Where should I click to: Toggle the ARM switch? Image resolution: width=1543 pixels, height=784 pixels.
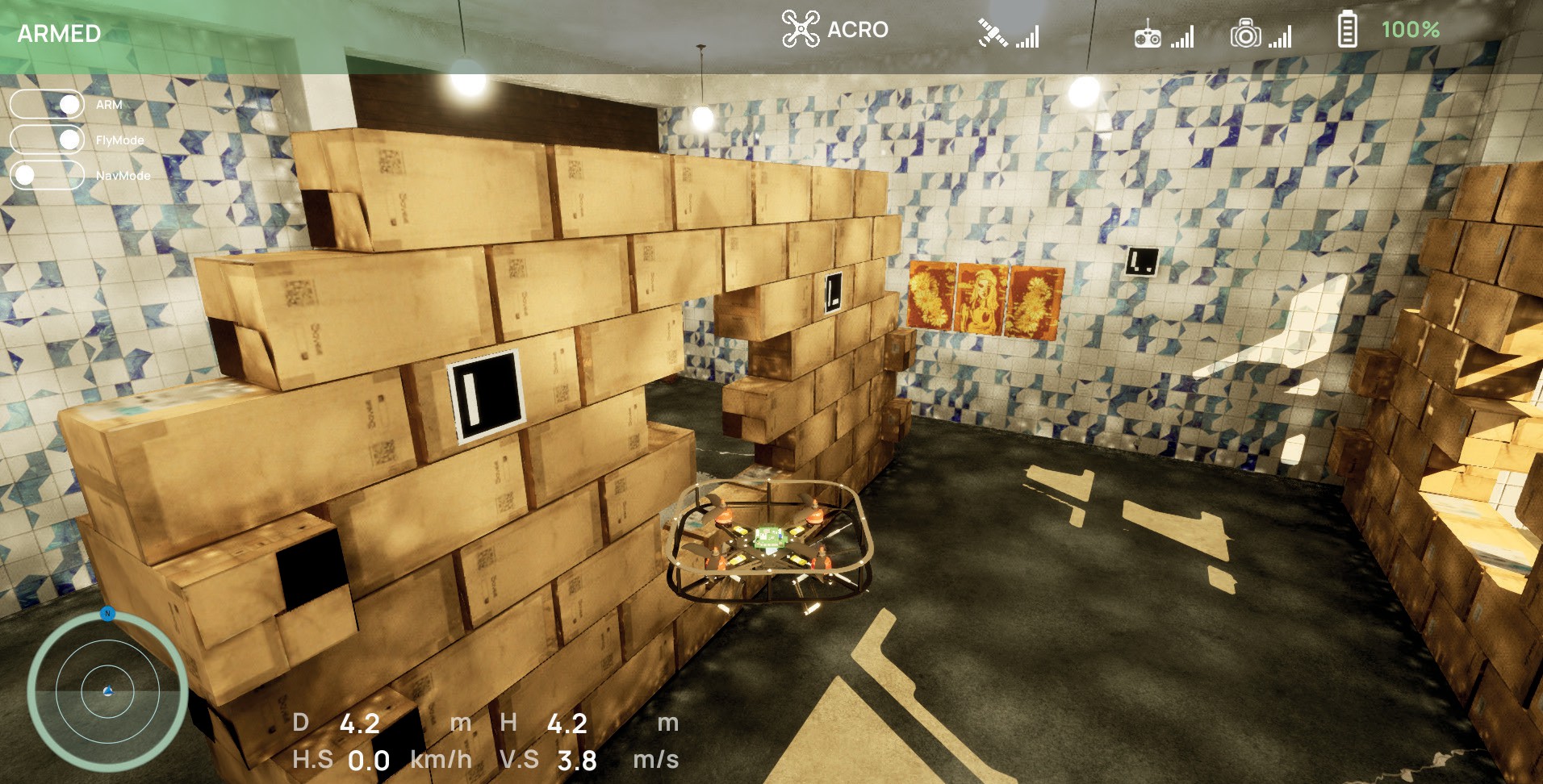[x=47, y=105]
